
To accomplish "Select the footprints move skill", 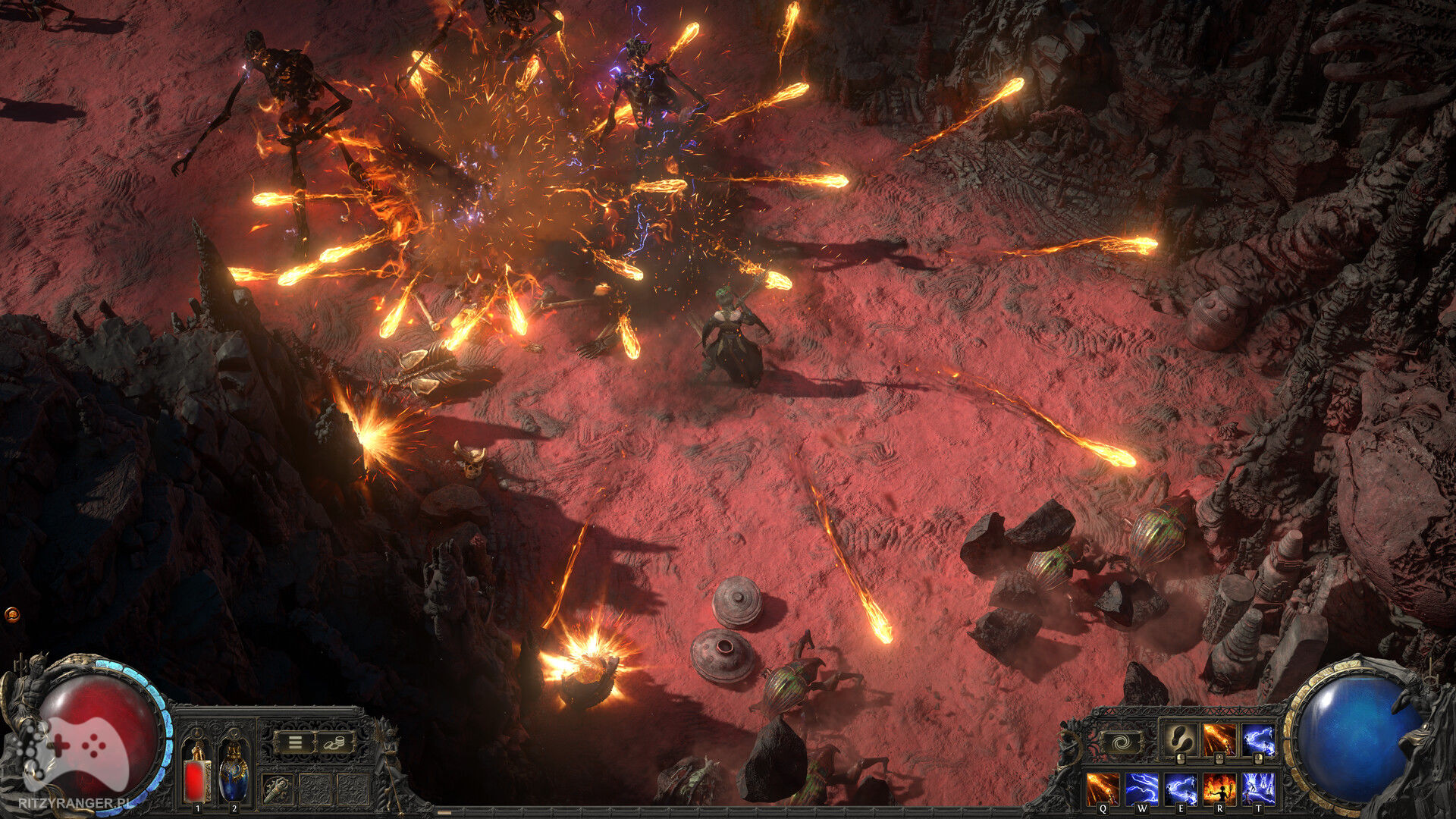I will pyautogui.click(x=1180, y=740).
